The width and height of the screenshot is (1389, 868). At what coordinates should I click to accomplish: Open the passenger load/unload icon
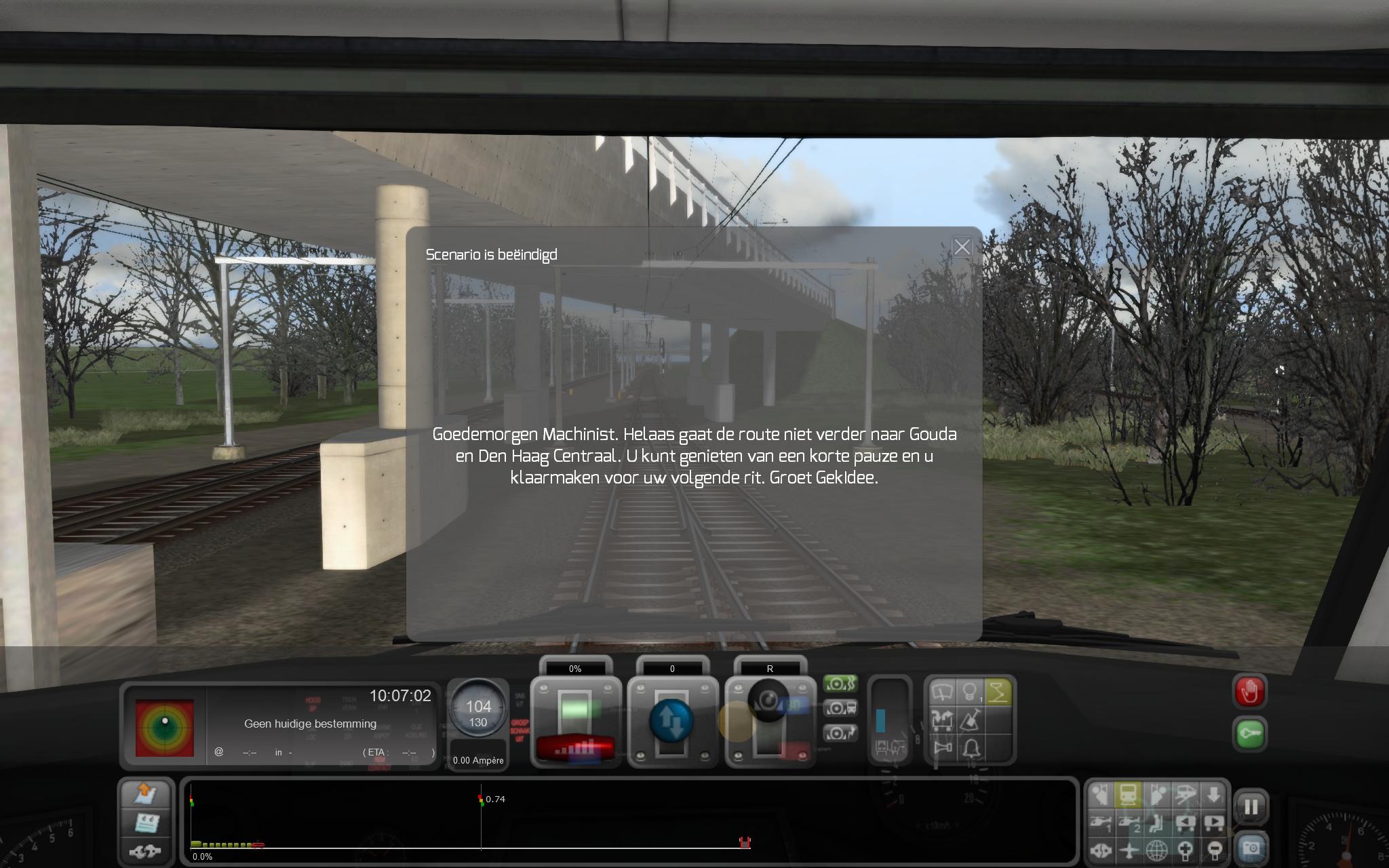[x=943, y=720]
